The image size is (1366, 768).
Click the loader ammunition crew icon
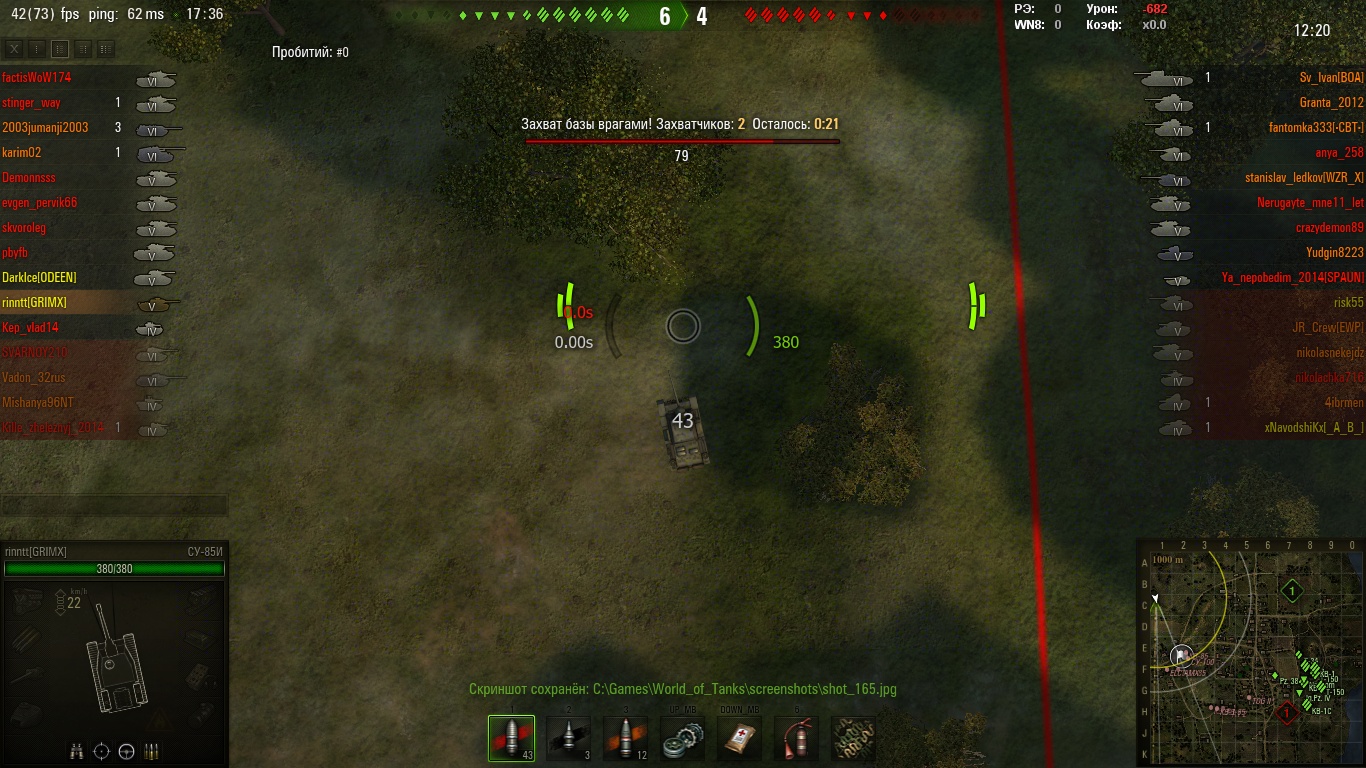[x=151, y=751]
